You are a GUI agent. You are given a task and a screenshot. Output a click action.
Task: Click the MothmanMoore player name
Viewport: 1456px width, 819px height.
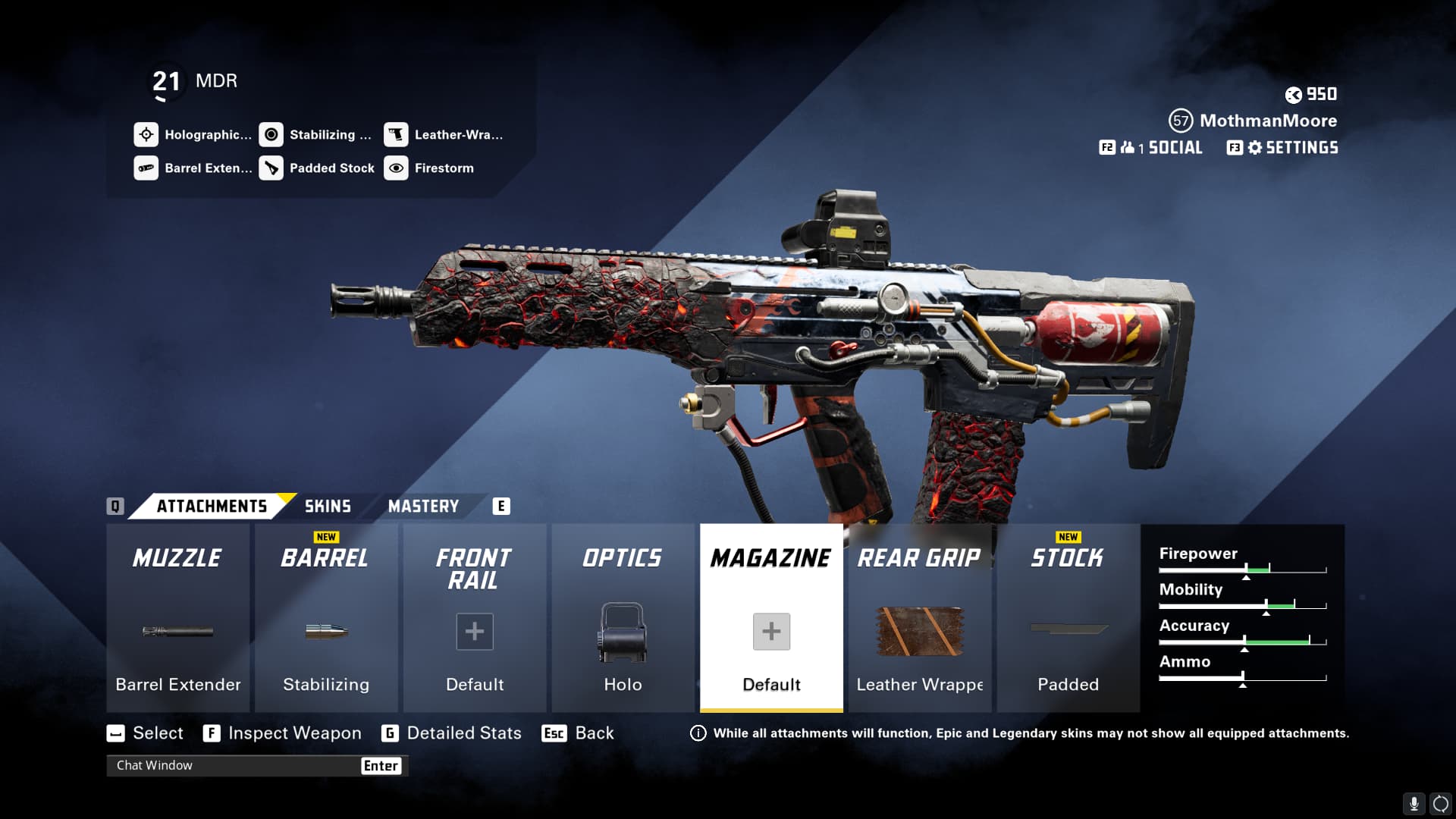1268,121
